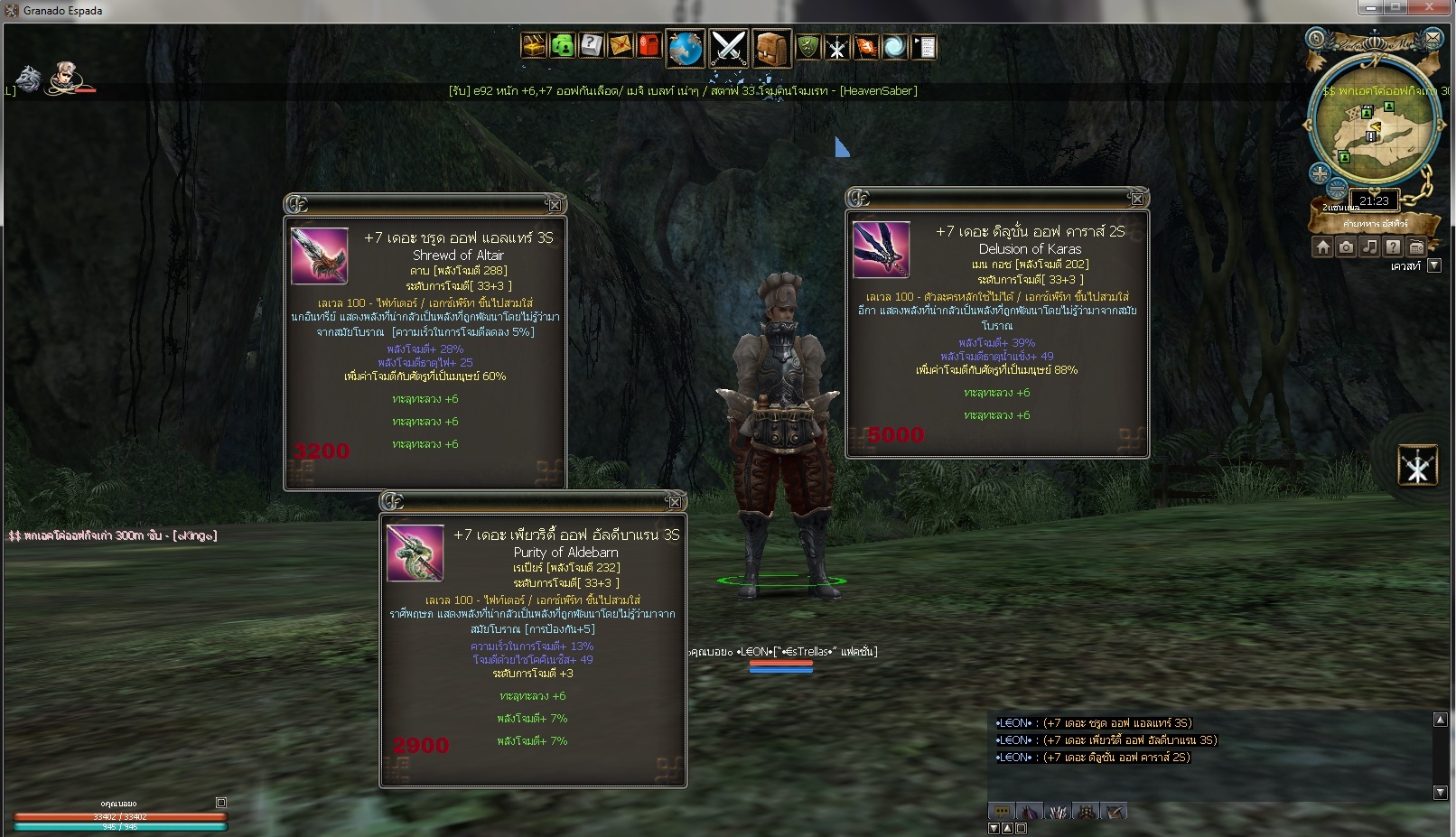Zoom in the minimap with plus button
Screen dimensions: 1456x837
click(x=1321, y=173)
